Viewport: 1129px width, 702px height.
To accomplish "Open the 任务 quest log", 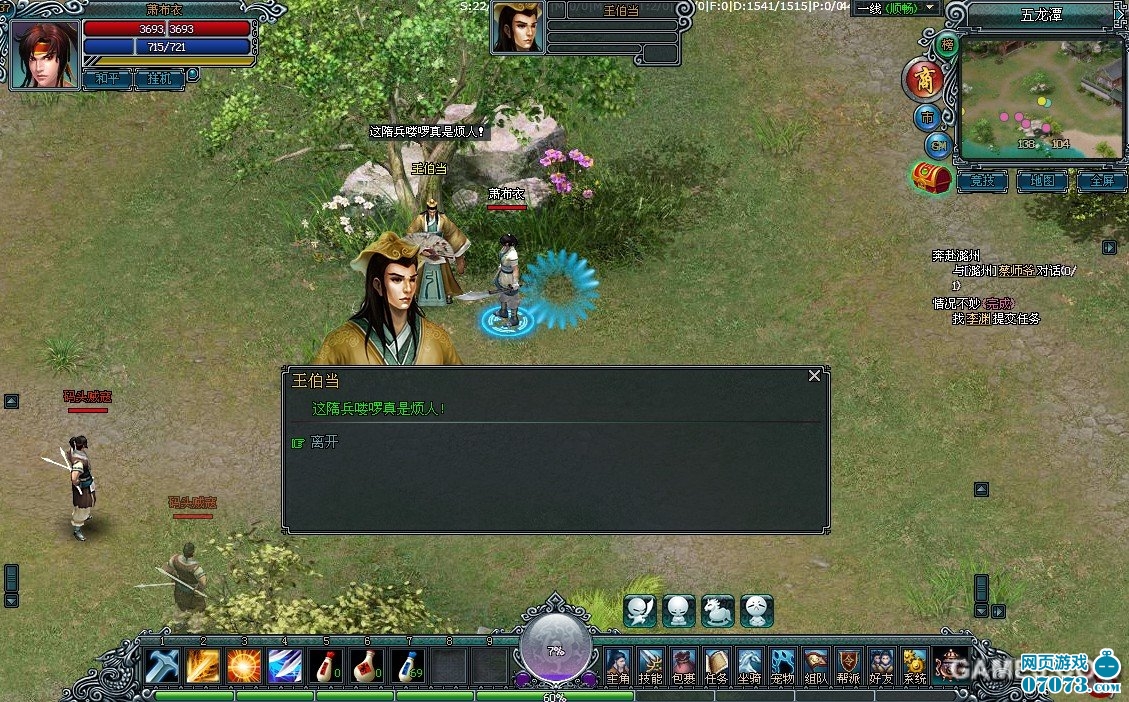I will [x=716, y=666].
